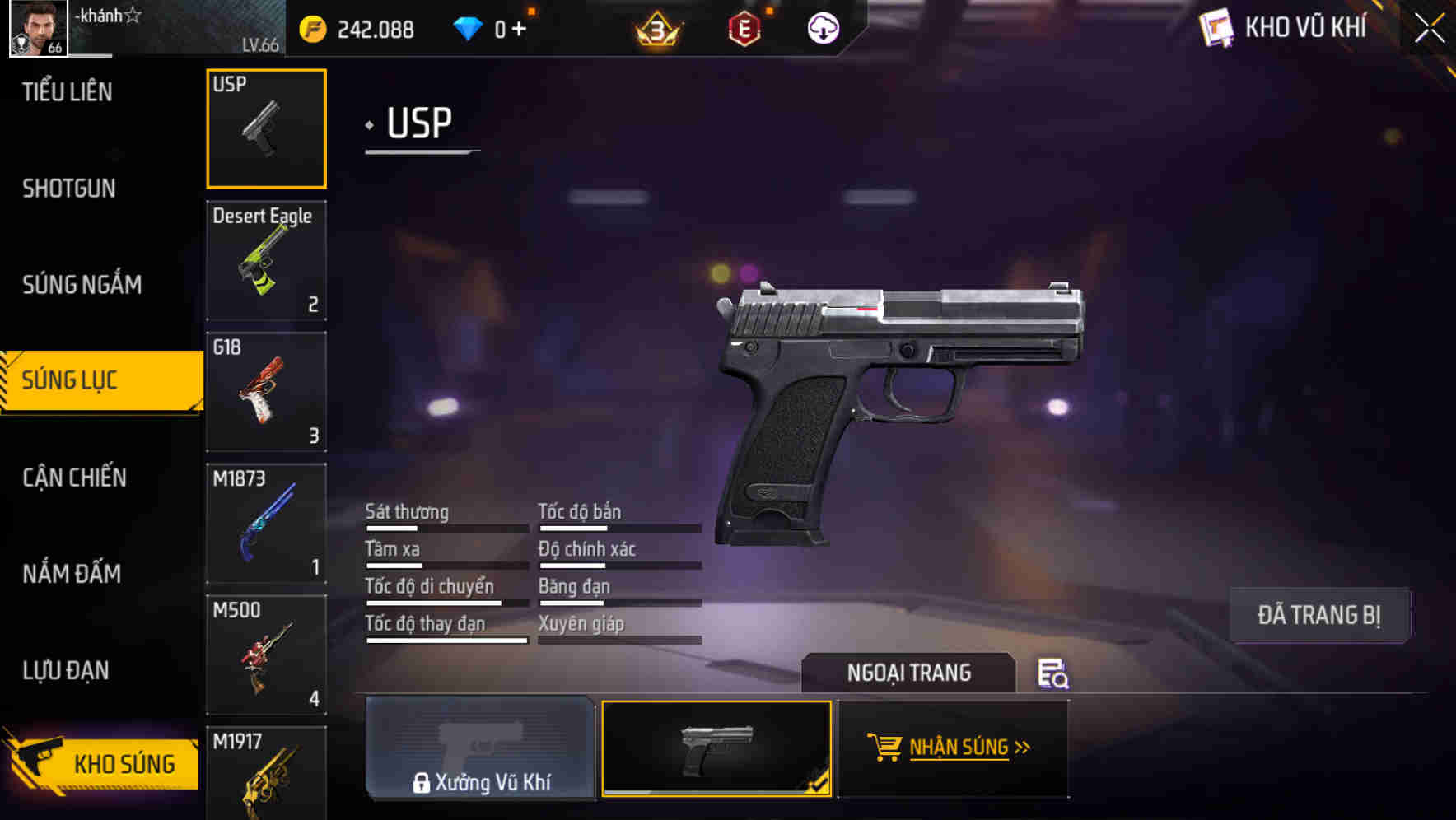Open the red E event badge

pos(744,28)
